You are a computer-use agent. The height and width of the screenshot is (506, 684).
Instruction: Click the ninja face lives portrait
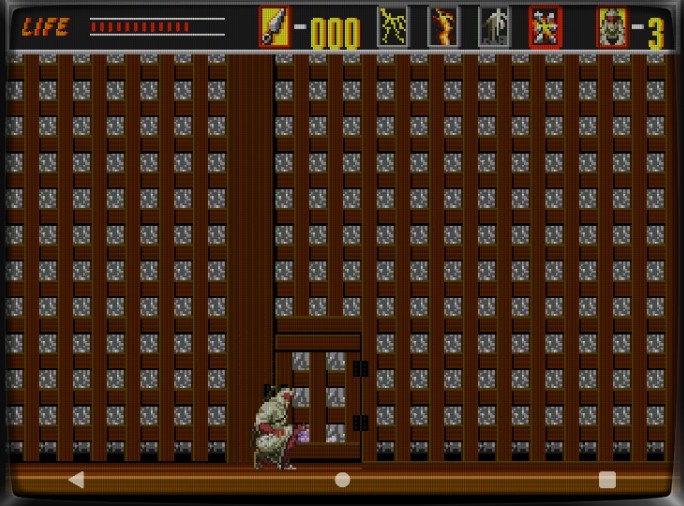coord(612,27)
